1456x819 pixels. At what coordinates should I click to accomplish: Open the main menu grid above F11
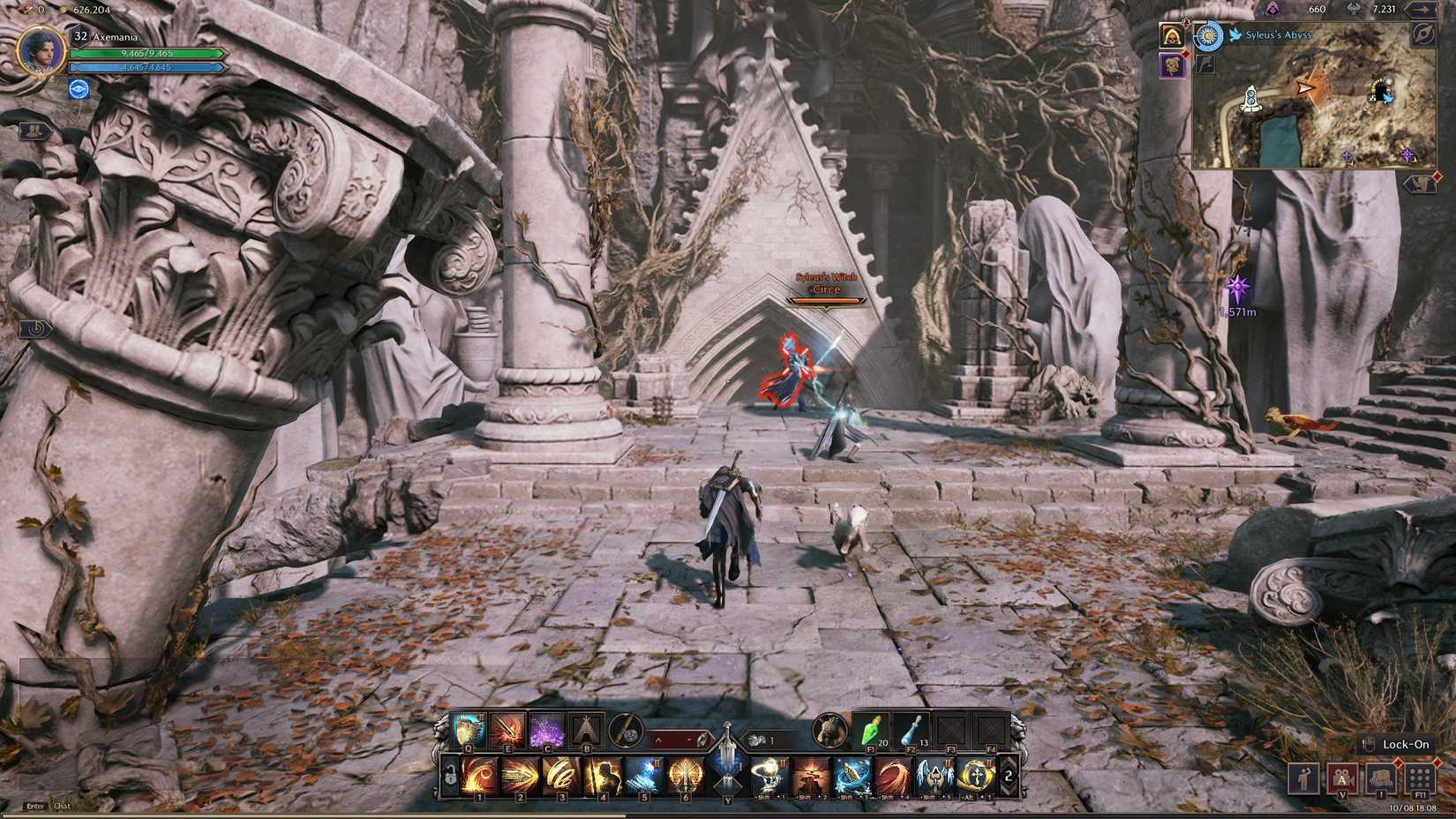tap(1419, 779)
